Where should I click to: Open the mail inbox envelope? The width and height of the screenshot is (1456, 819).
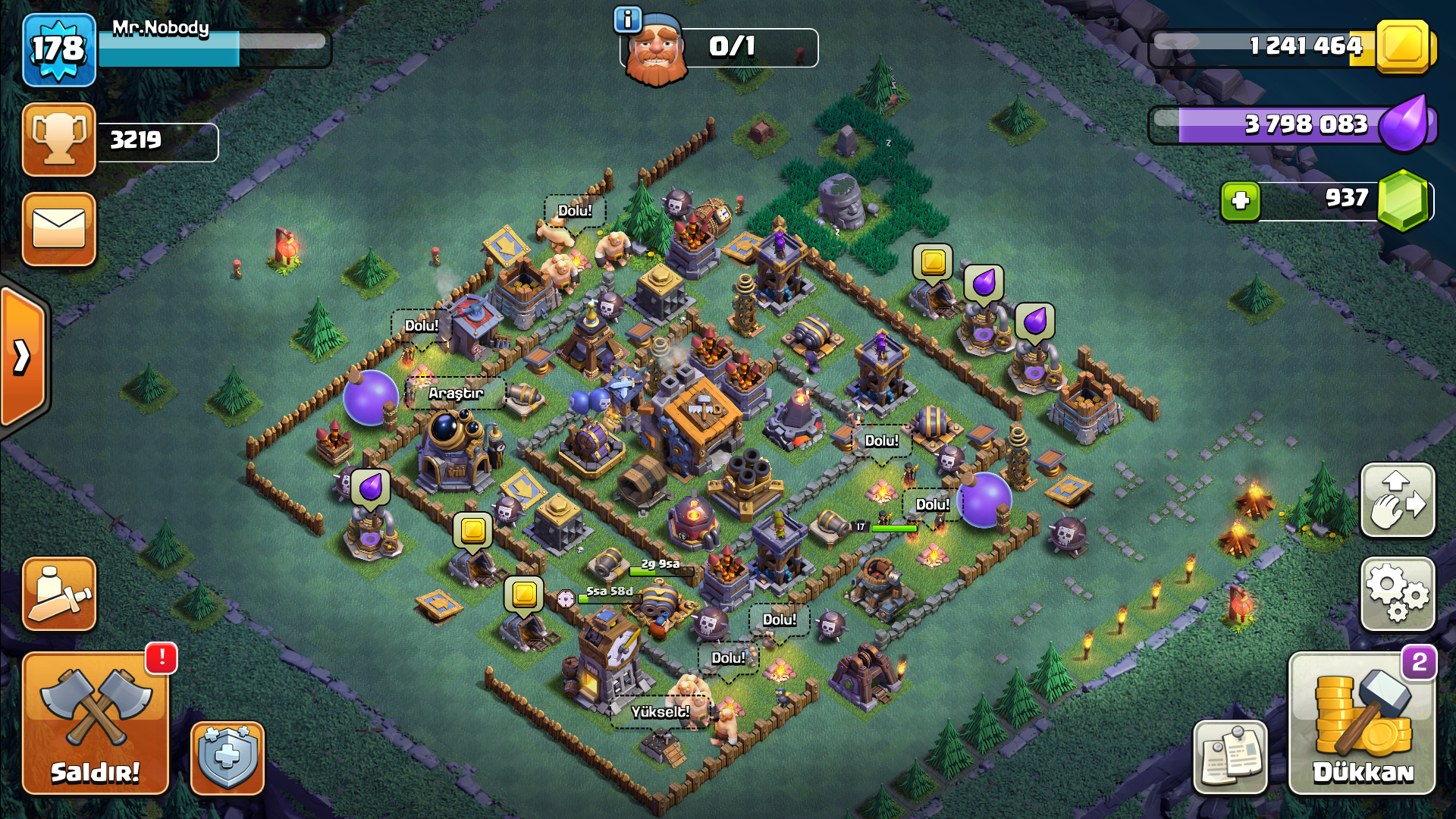pos(59,229)
